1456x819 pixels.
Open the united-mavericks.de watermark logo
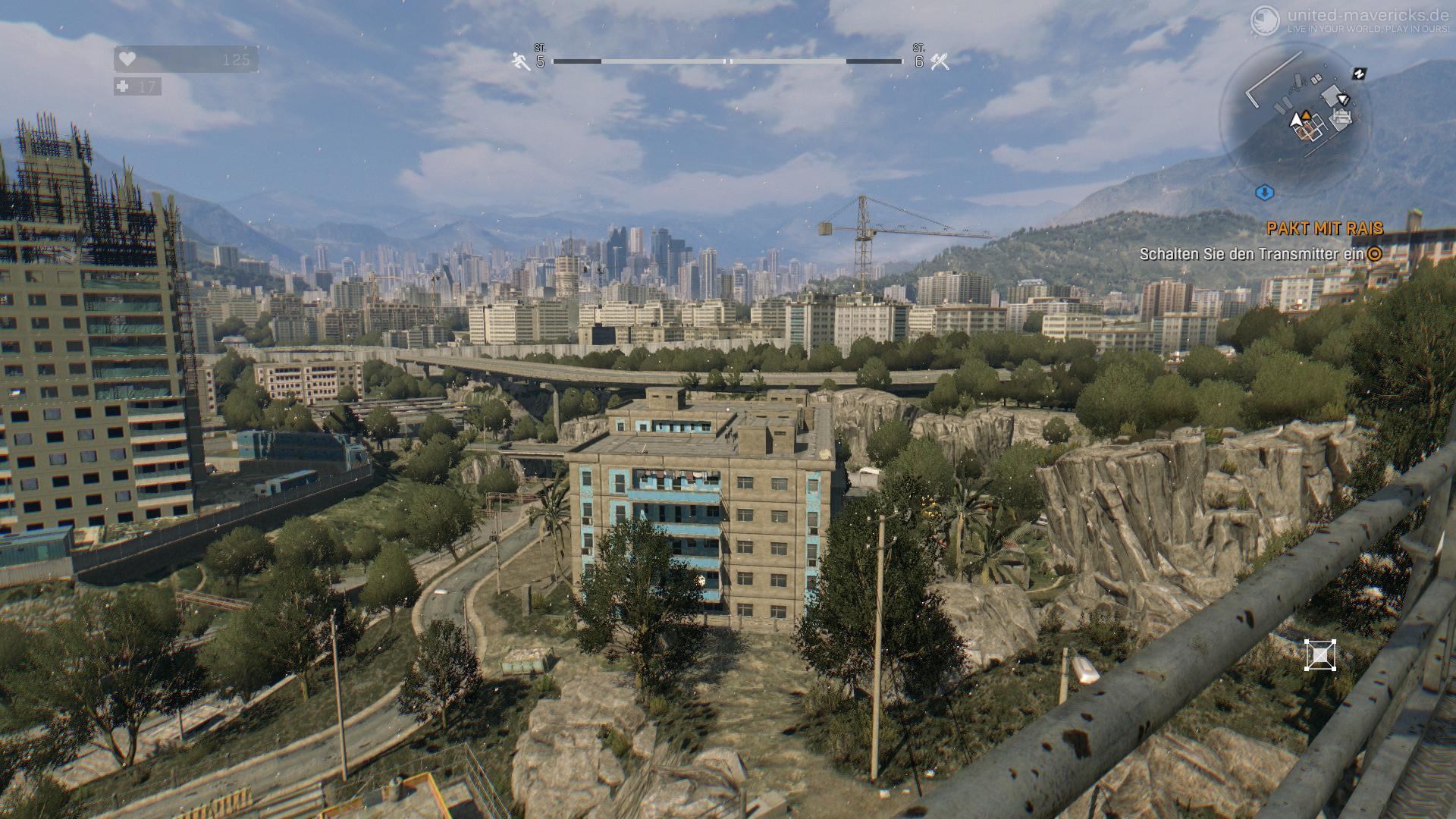1265,19
